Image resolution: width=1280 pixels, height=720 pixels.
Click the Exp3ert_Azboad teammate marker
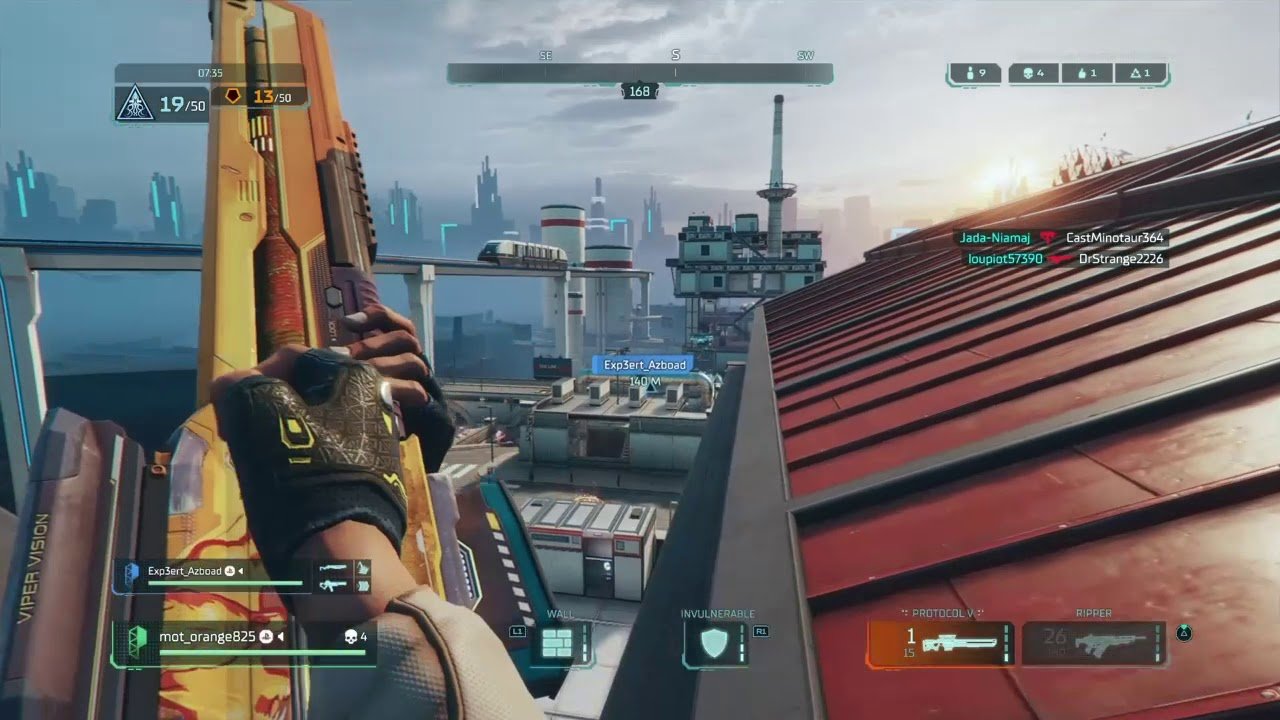pos(645,366)
